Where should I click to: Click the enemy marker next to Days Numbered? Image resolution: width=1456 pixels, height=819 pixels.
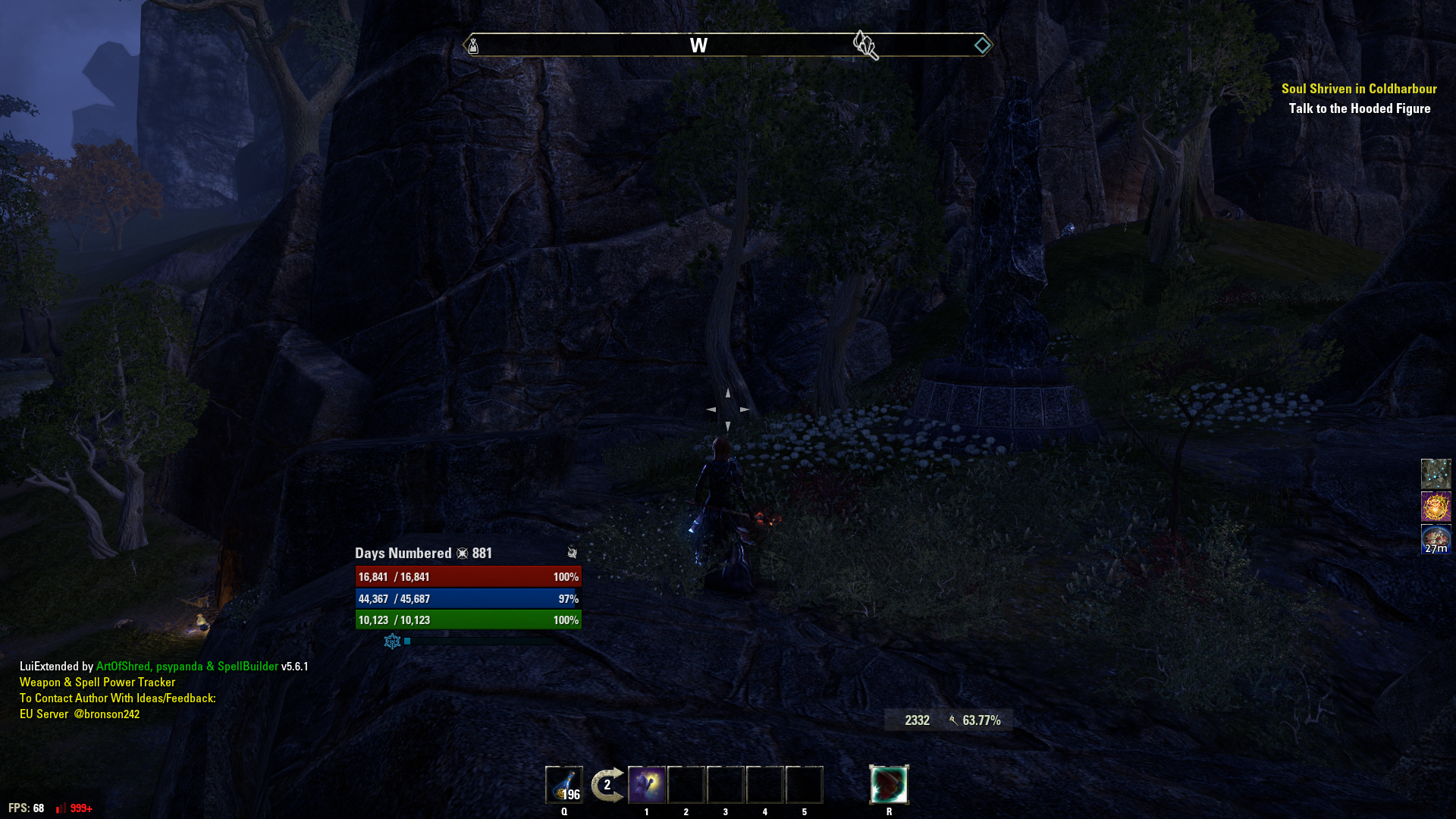coord(571,553)
